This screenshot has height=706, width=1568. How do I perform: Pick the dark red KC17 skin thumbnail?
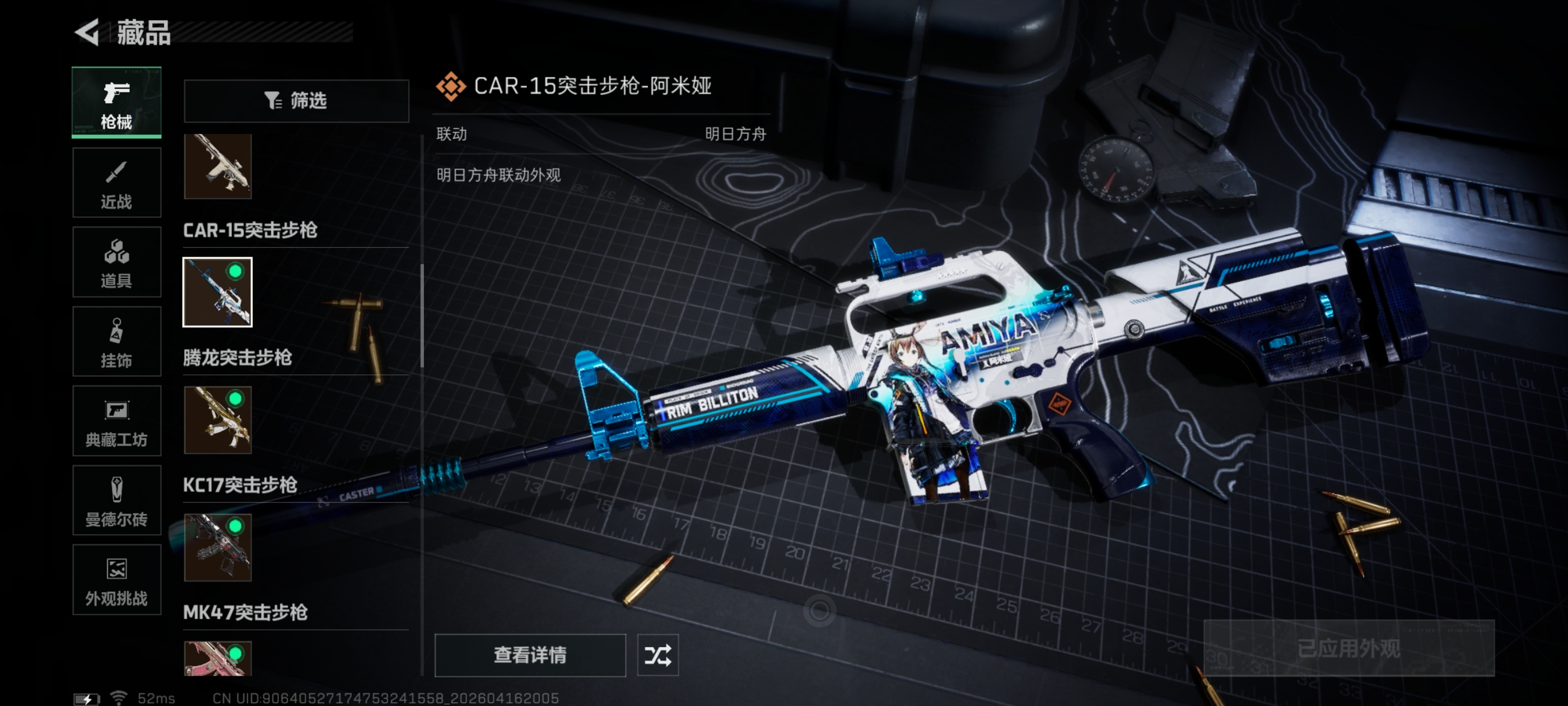click(218, 547)
